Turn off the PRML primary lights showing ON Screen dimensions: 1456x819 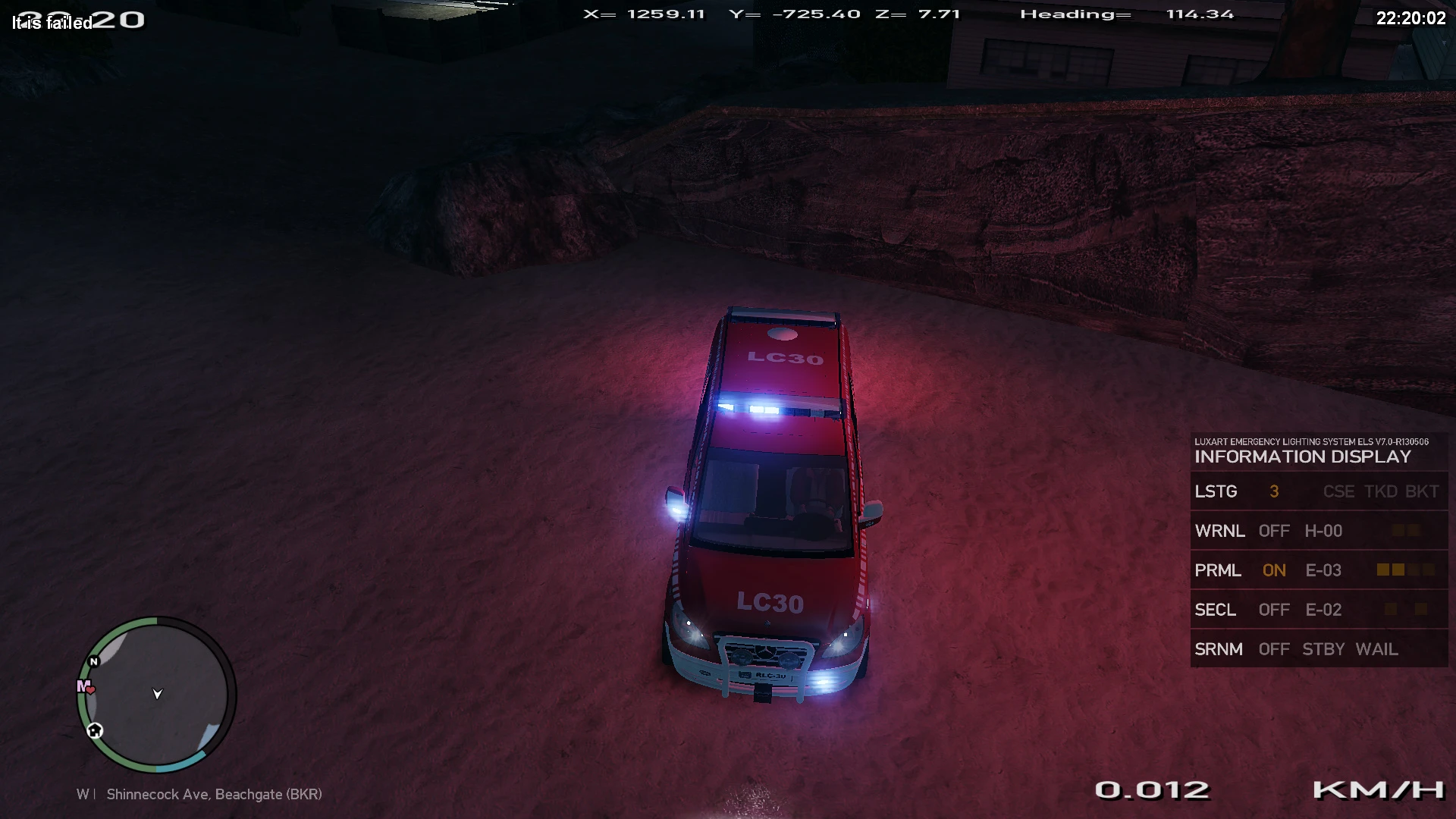pyautogui.click(x=1274, y=570)
